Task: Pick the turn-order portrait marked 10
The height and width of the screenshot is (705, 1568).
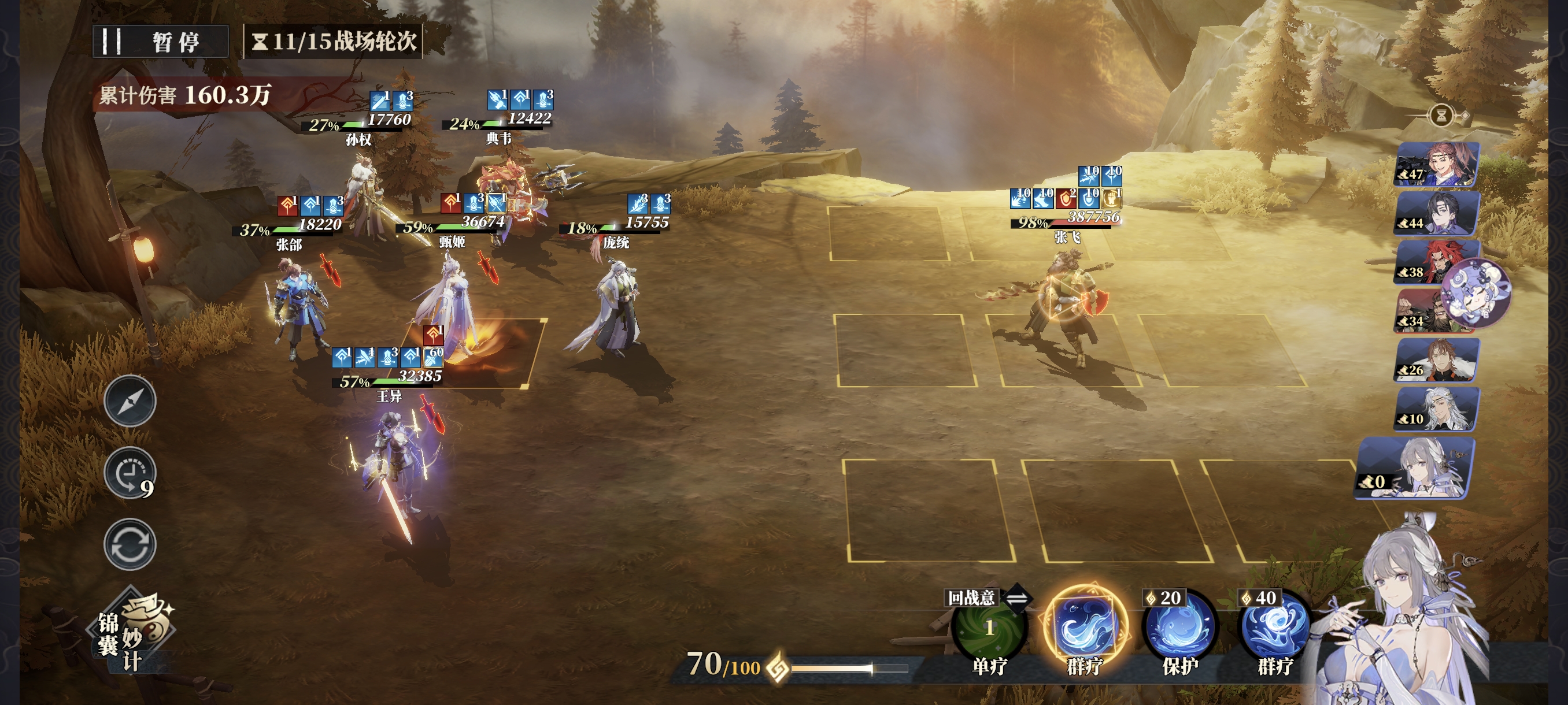Action: coord(1437,408)
